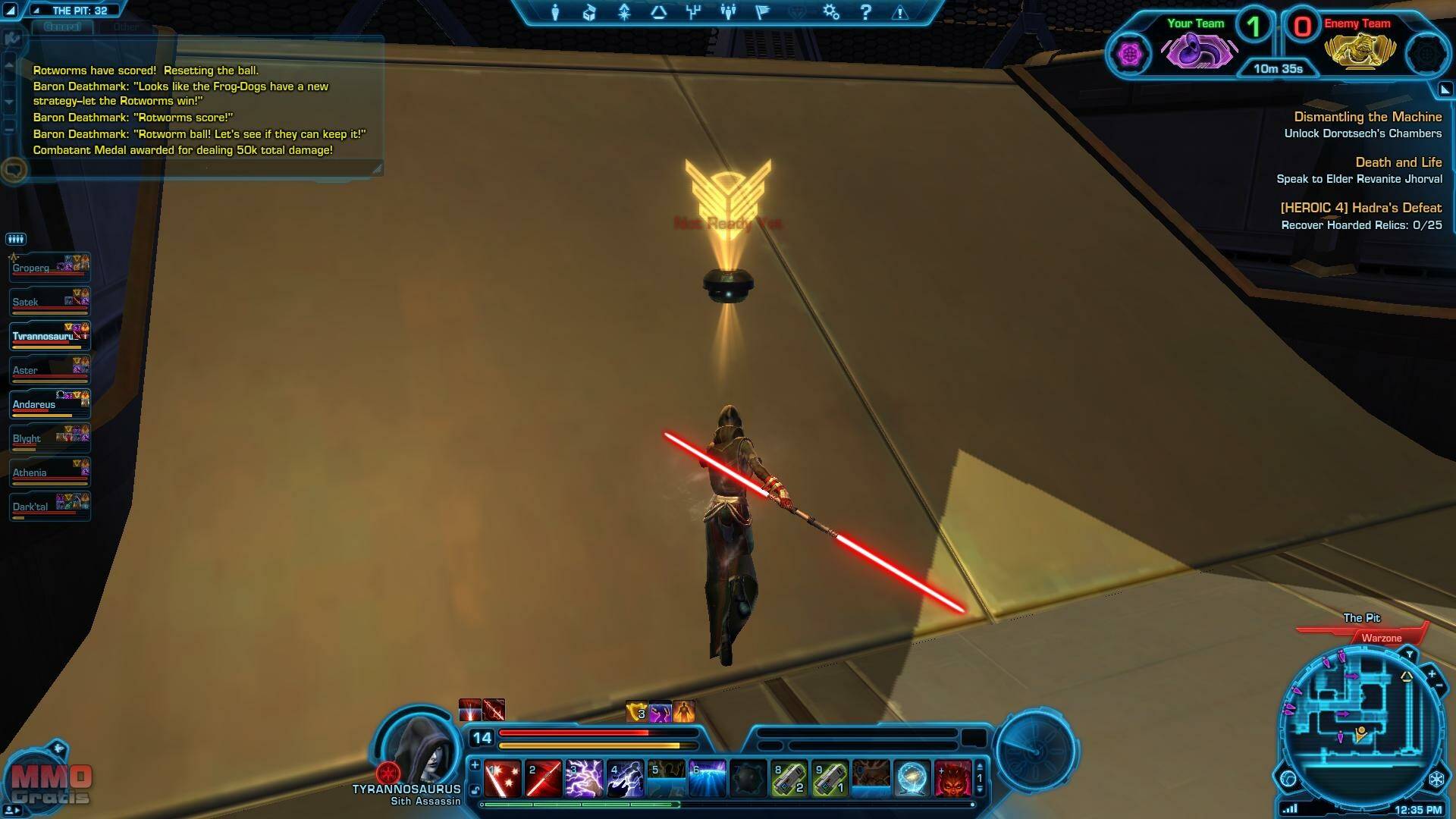Screen dimensions: 1456x819
Task: Open the help question mark menu
Action: pyautogui.click(x=866, y=12)
